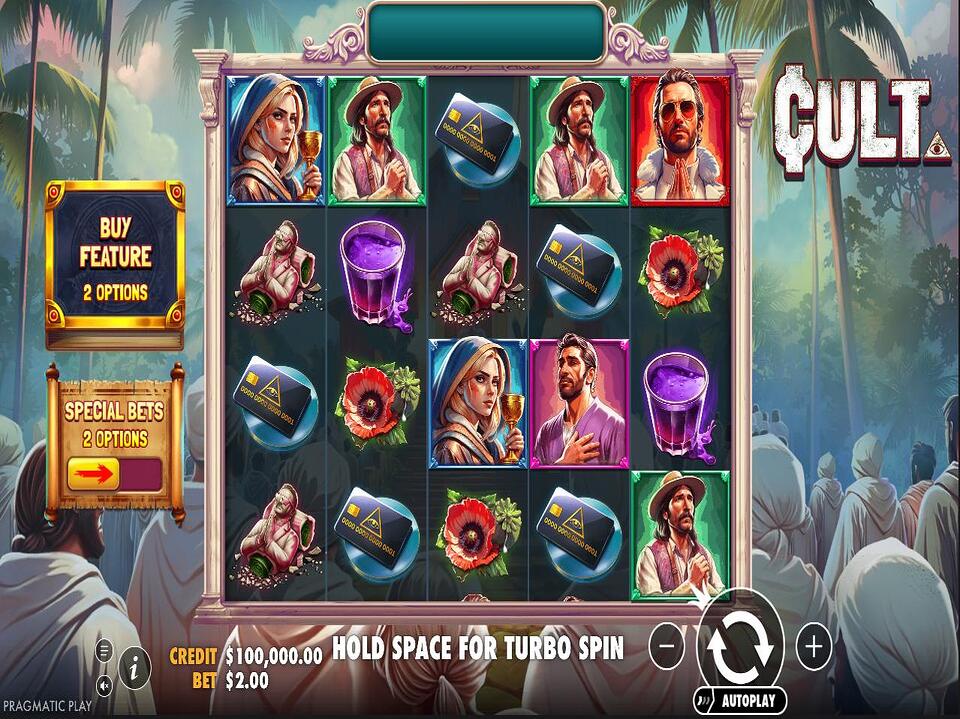Open the game info via the 'i' button
The width and height of the screenshot is (960, 719).
[x=135, y=664]
